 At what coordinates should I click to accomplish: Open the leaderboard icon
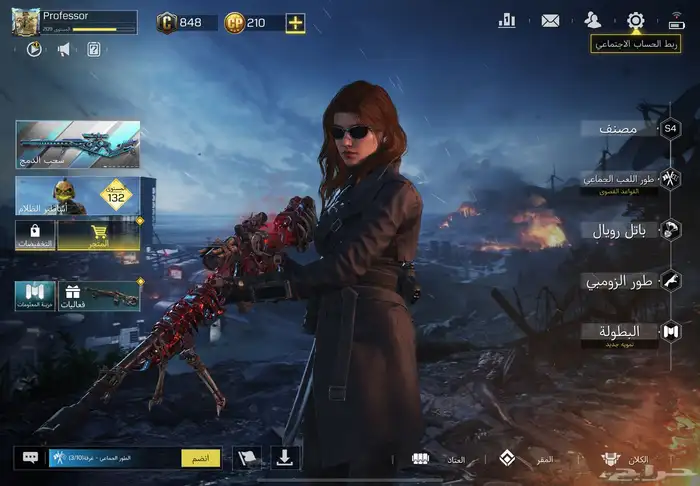pos(507,19)
